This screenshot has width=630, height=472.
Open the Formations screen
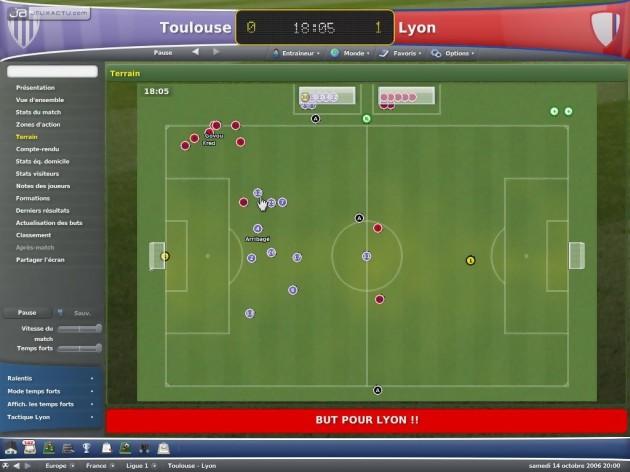[x=33, y=198]
